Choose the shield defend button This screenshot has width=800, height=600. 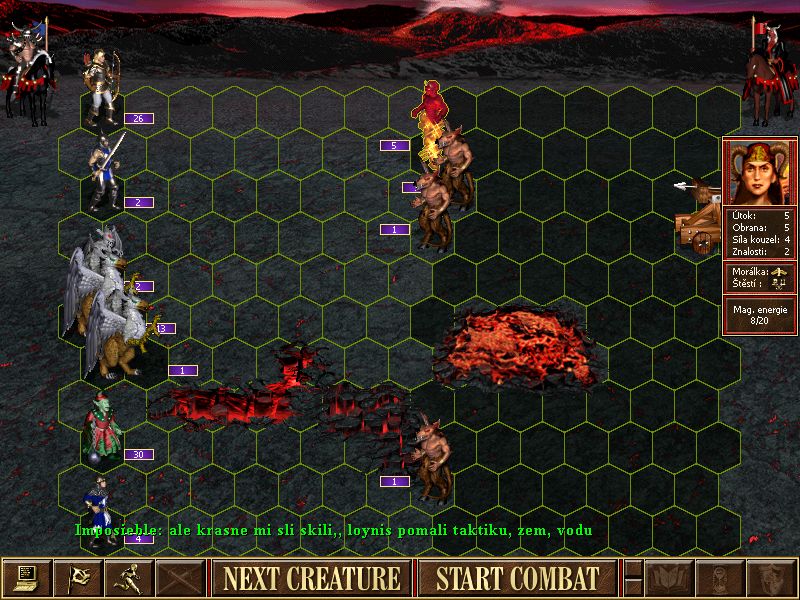click(x=771, y=578)
